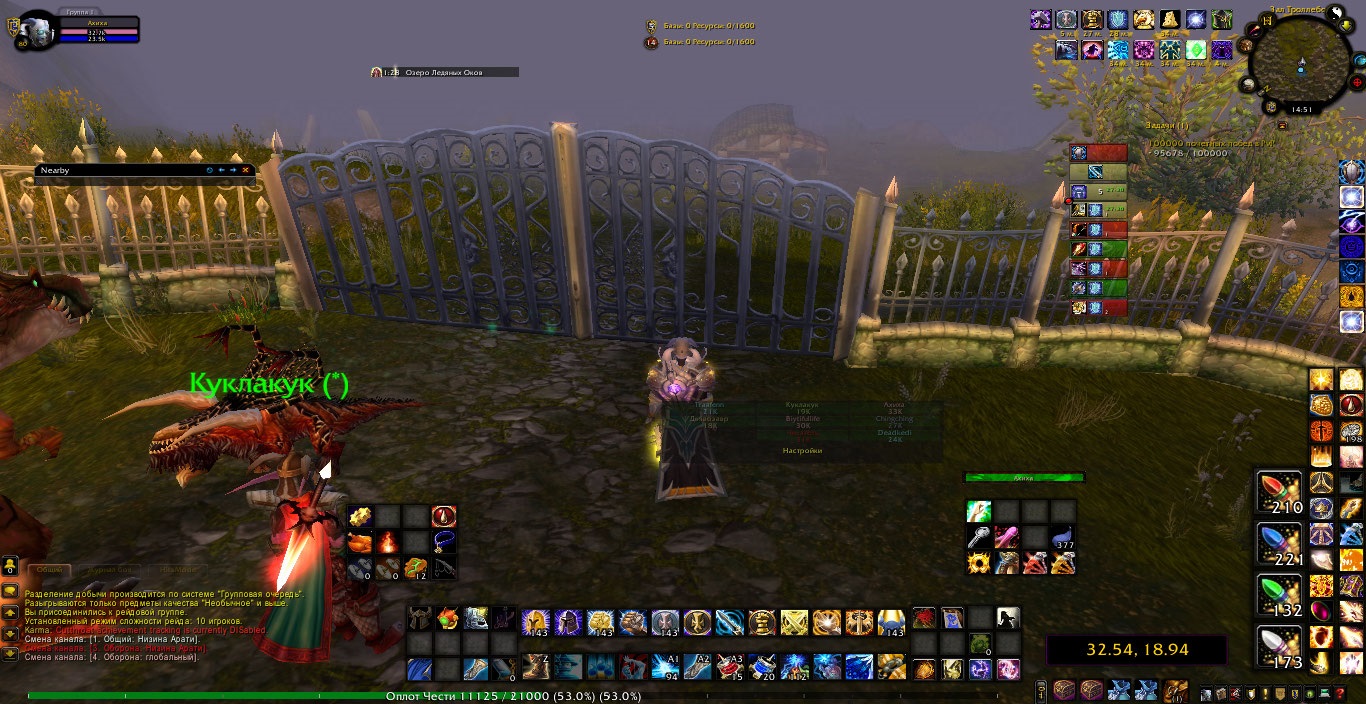This screenshot has width=1366, height=704.
Task: Select the green emerald buff icon
Action: (1195, 50)
